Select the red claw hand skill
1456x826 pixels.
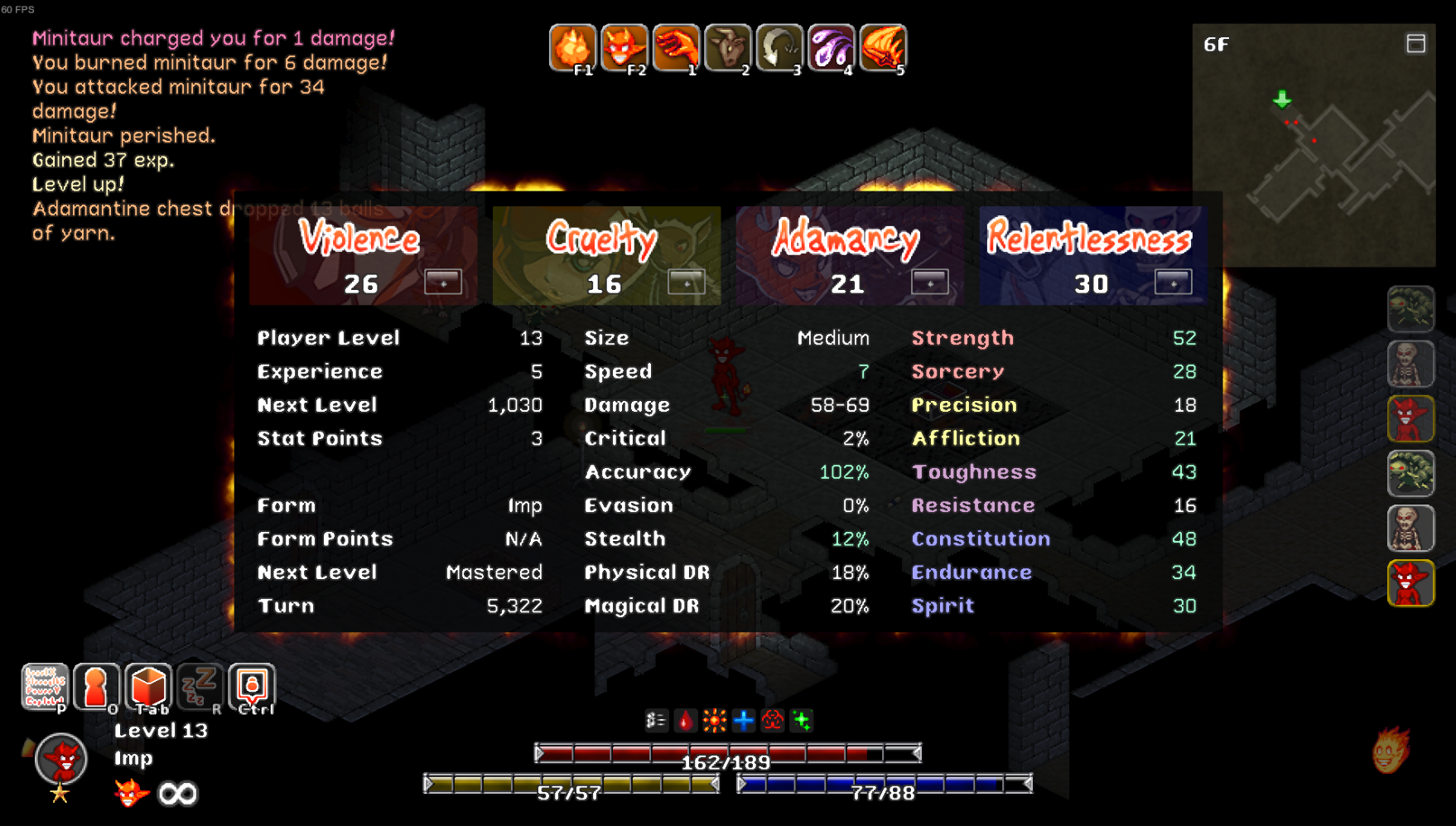(676, 48)
